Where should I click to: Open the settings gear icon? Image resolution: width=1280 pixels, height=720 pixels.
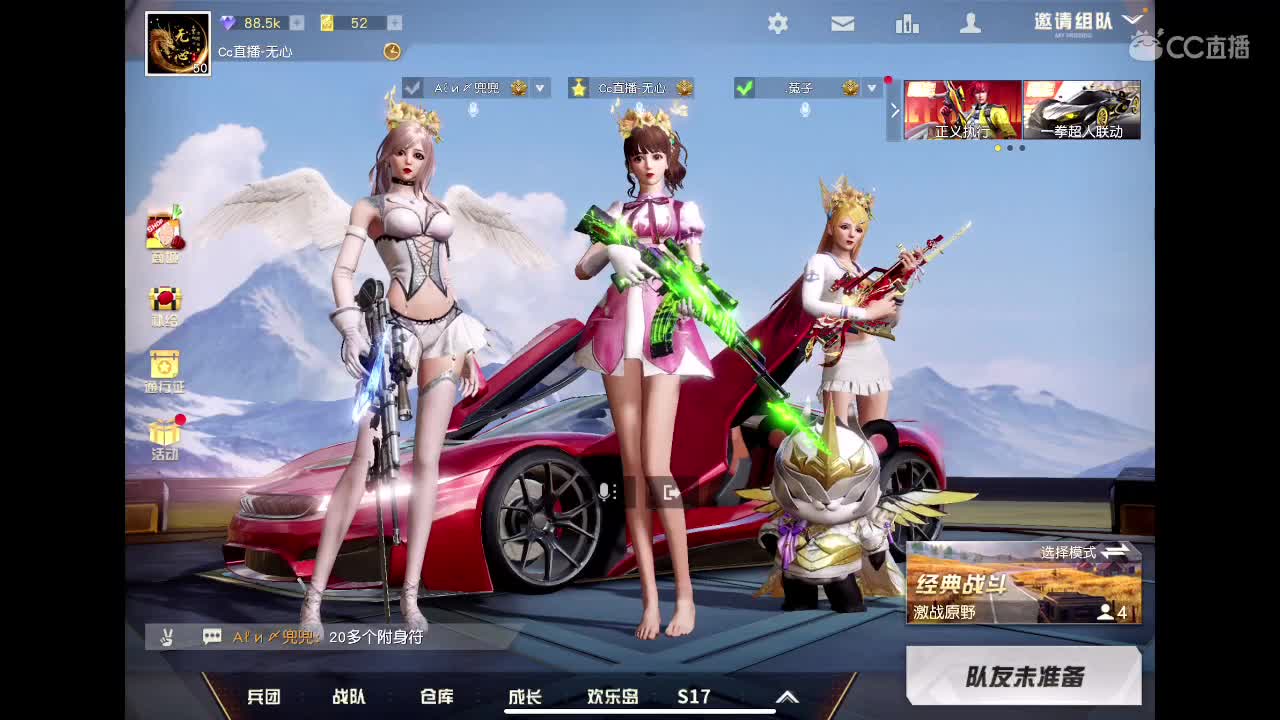(777, 23)
